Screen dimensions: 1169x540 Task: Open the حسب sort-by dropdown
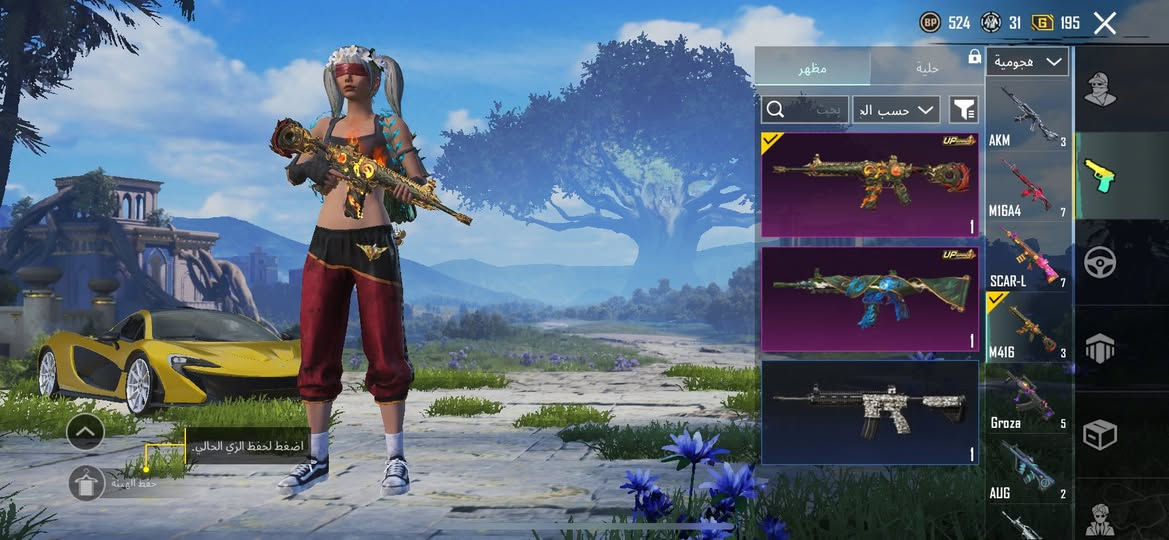coord(896,110)
